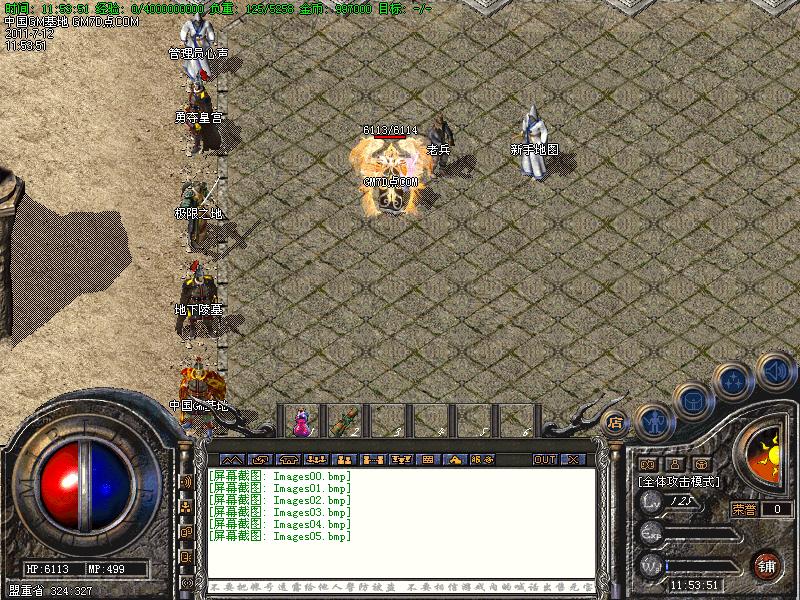800x600 pixels.
Task: Click the red 铺 stall button
Action: coord(767,563)
